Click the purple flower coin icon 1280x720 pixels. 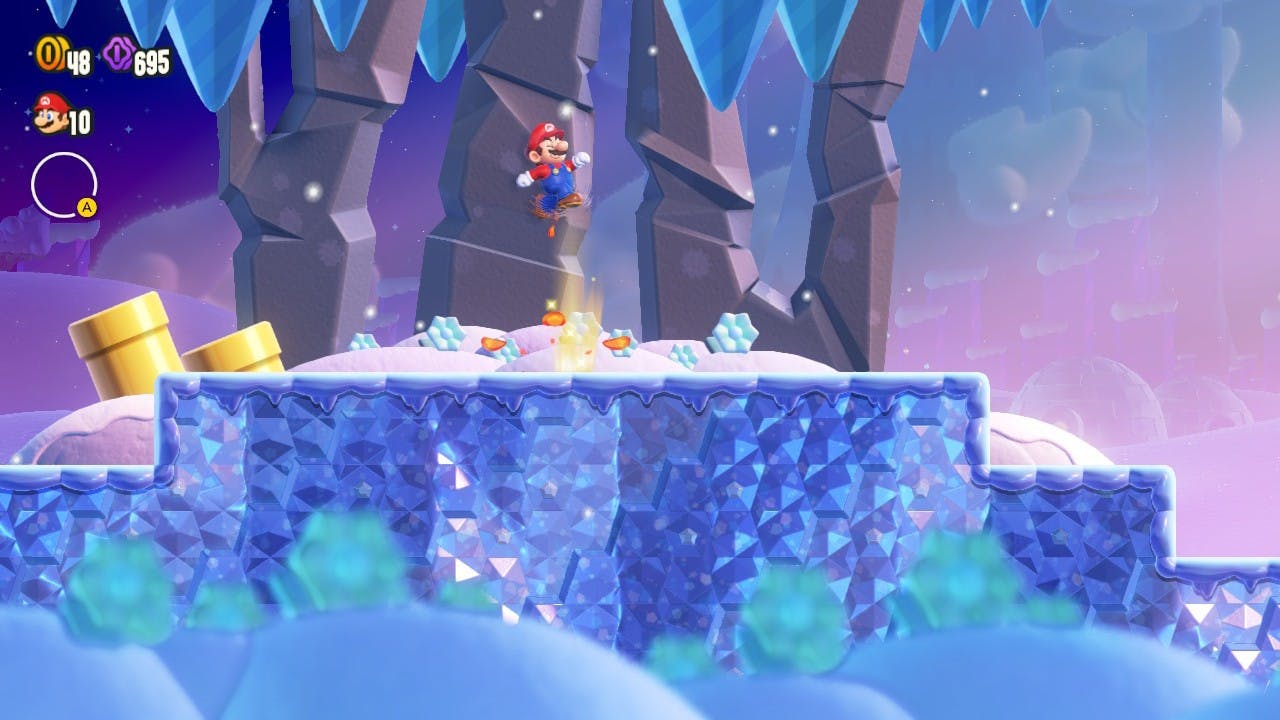coord(118,54)
